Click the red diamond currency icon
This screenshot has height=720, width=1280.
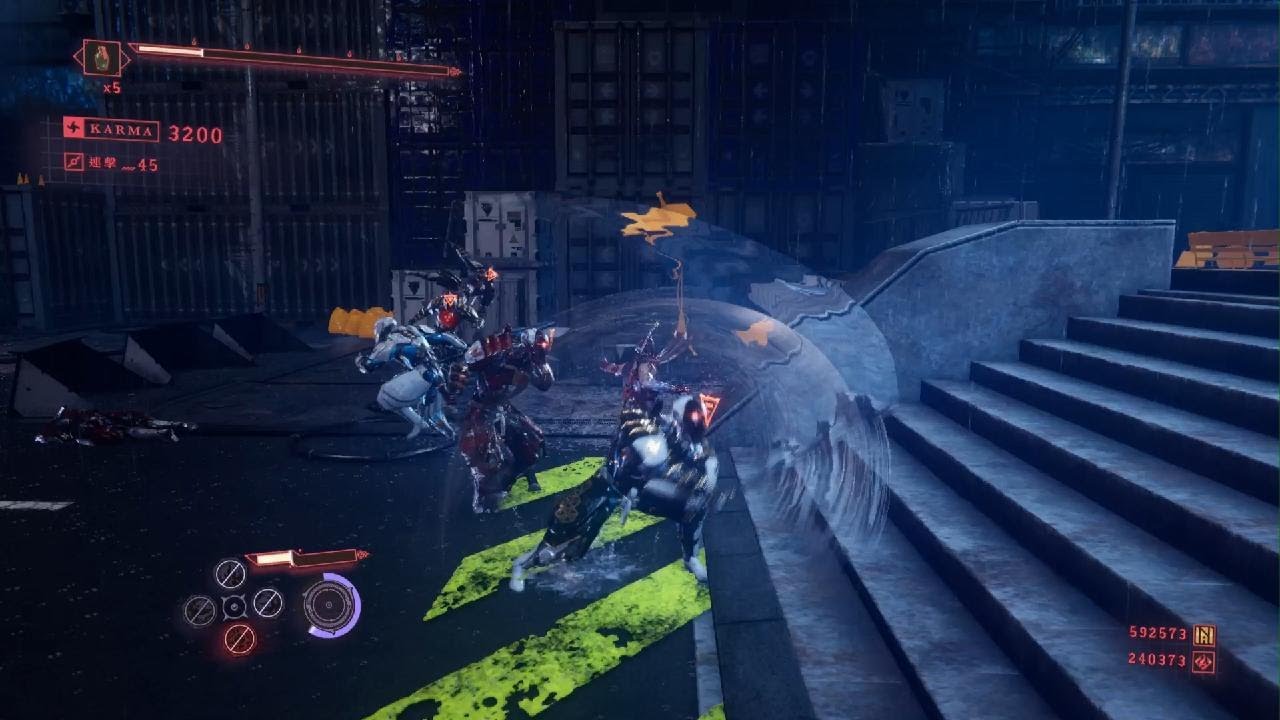point(1204,660)
